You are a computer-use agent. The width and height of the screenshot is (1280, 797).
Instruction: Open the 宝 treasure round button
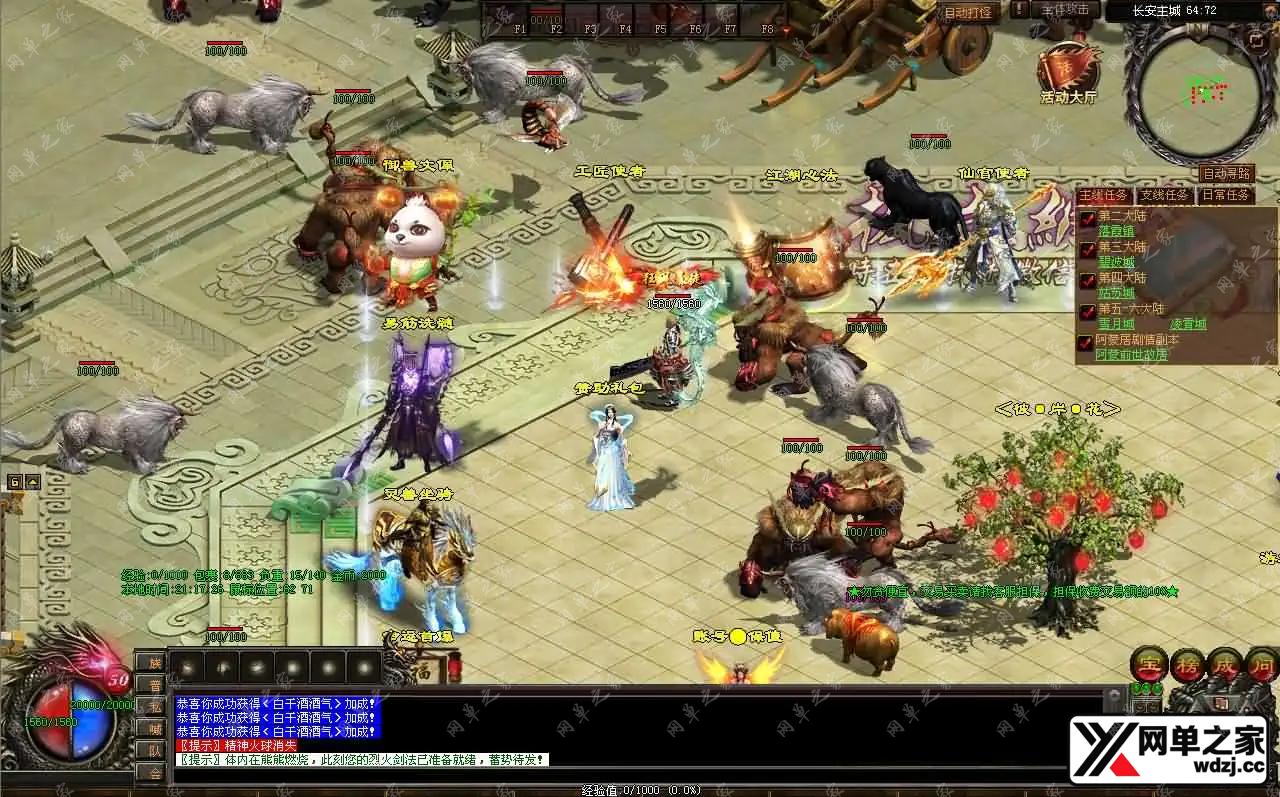click(x=1150, y=664)
